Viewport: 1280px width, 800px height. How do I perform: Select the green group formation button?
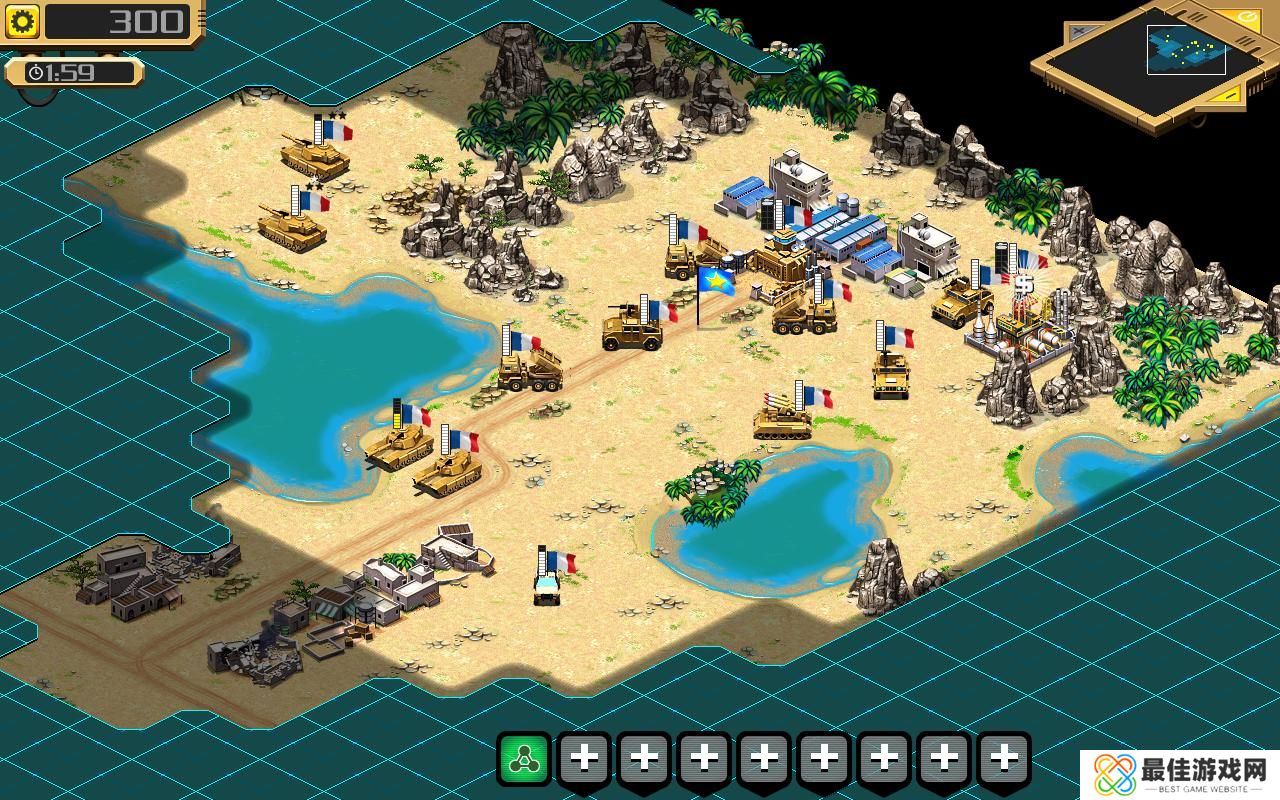coord(524,760)
